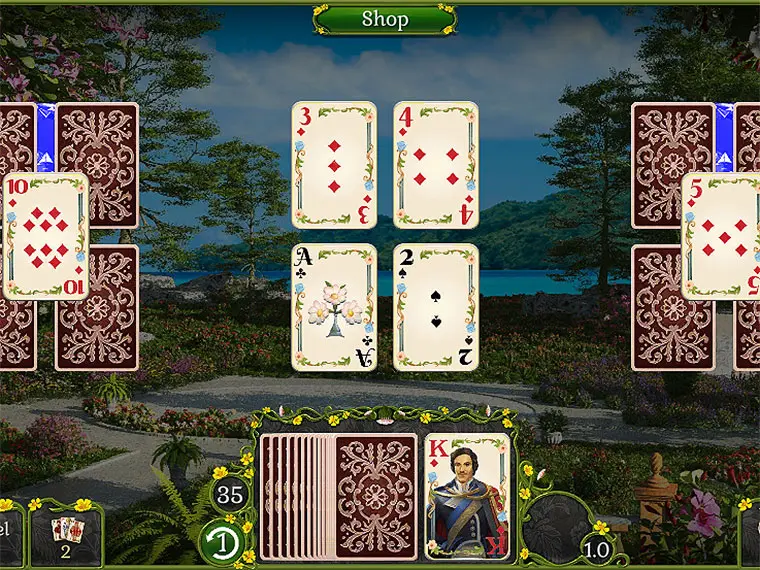760x570 pixels.
Task: Choose the 2 of spades card
Action: (x=436, y=306)
